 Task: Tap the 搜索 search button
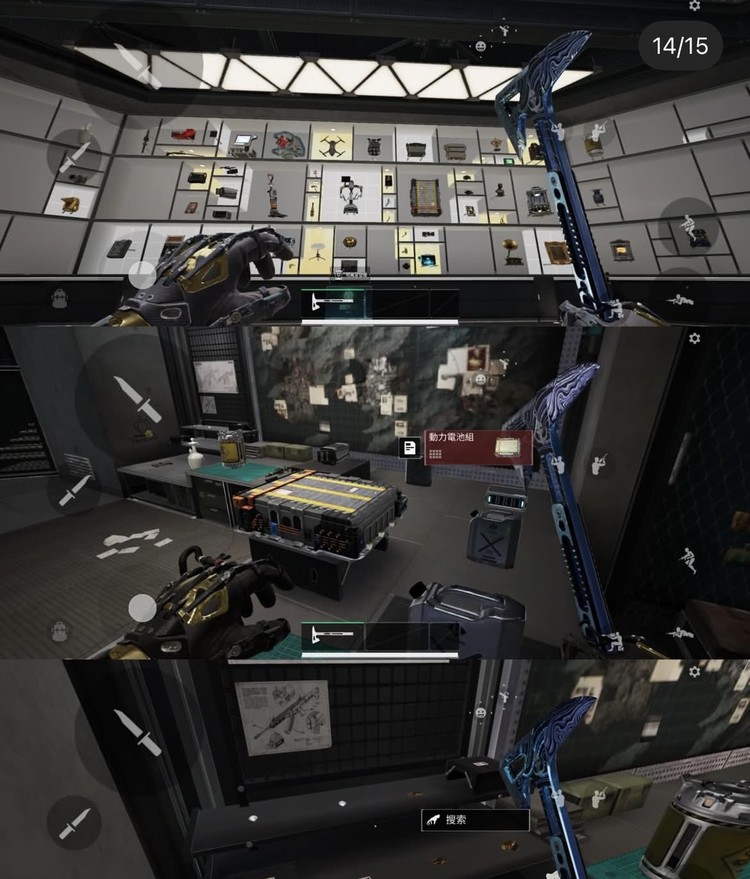475,820
